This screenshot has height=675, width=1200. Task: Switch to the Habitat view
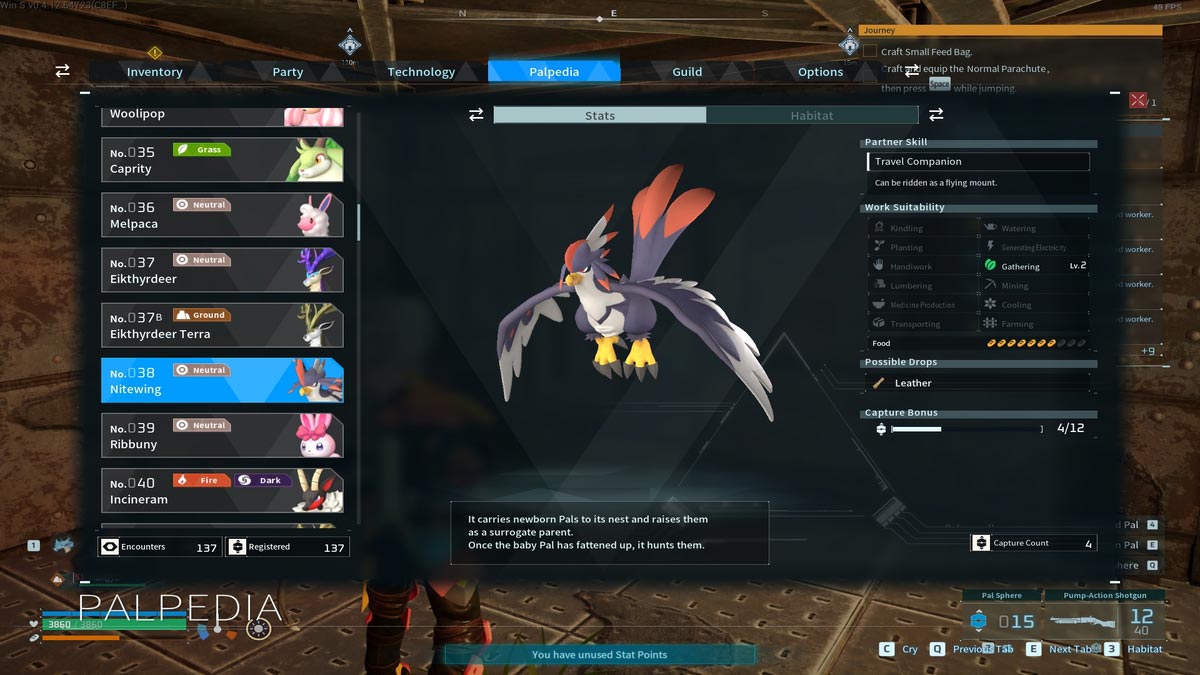[812, 116]
